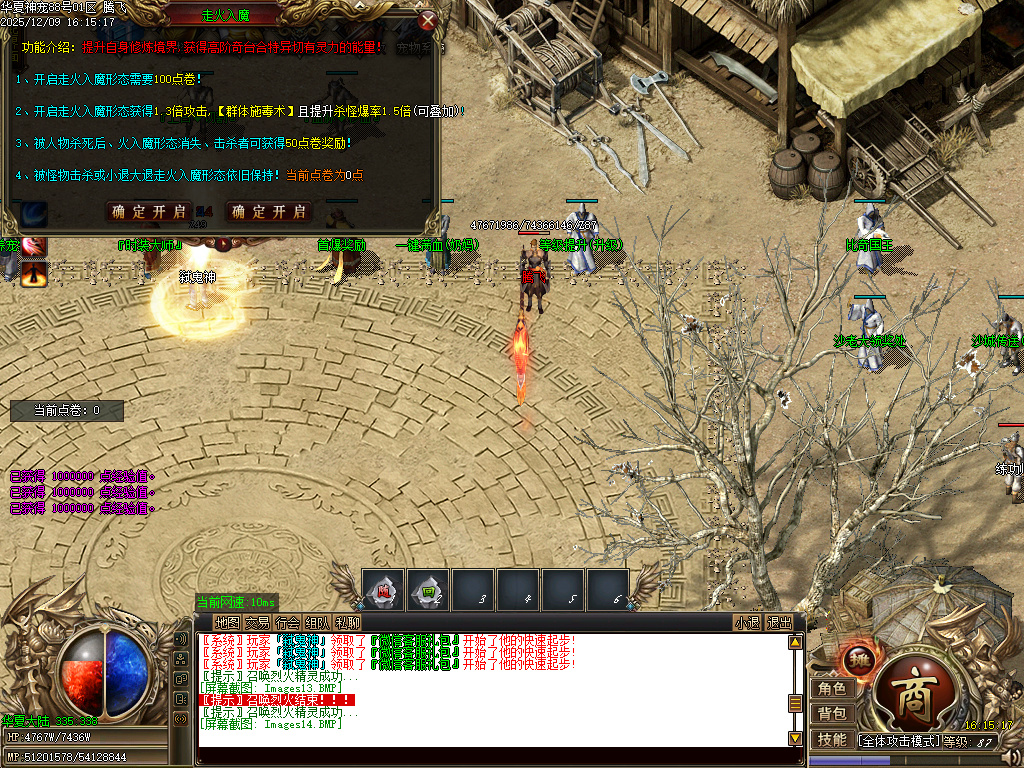Open the 行会 guild tab
Screen dimensions: 1024x768
[288, 623]
